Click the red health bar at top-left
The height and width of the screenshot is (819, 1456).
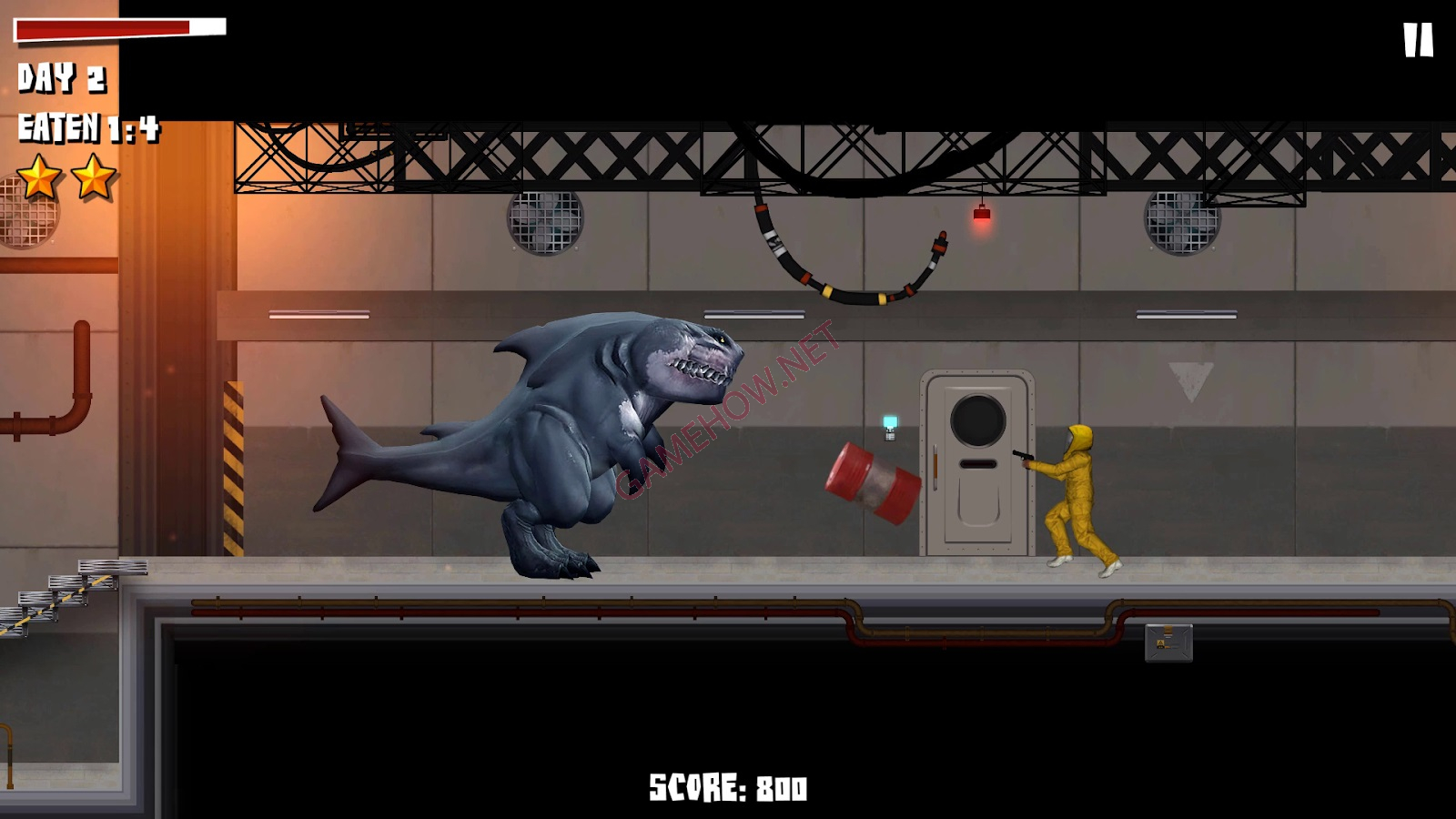click(x=100, y=27)
